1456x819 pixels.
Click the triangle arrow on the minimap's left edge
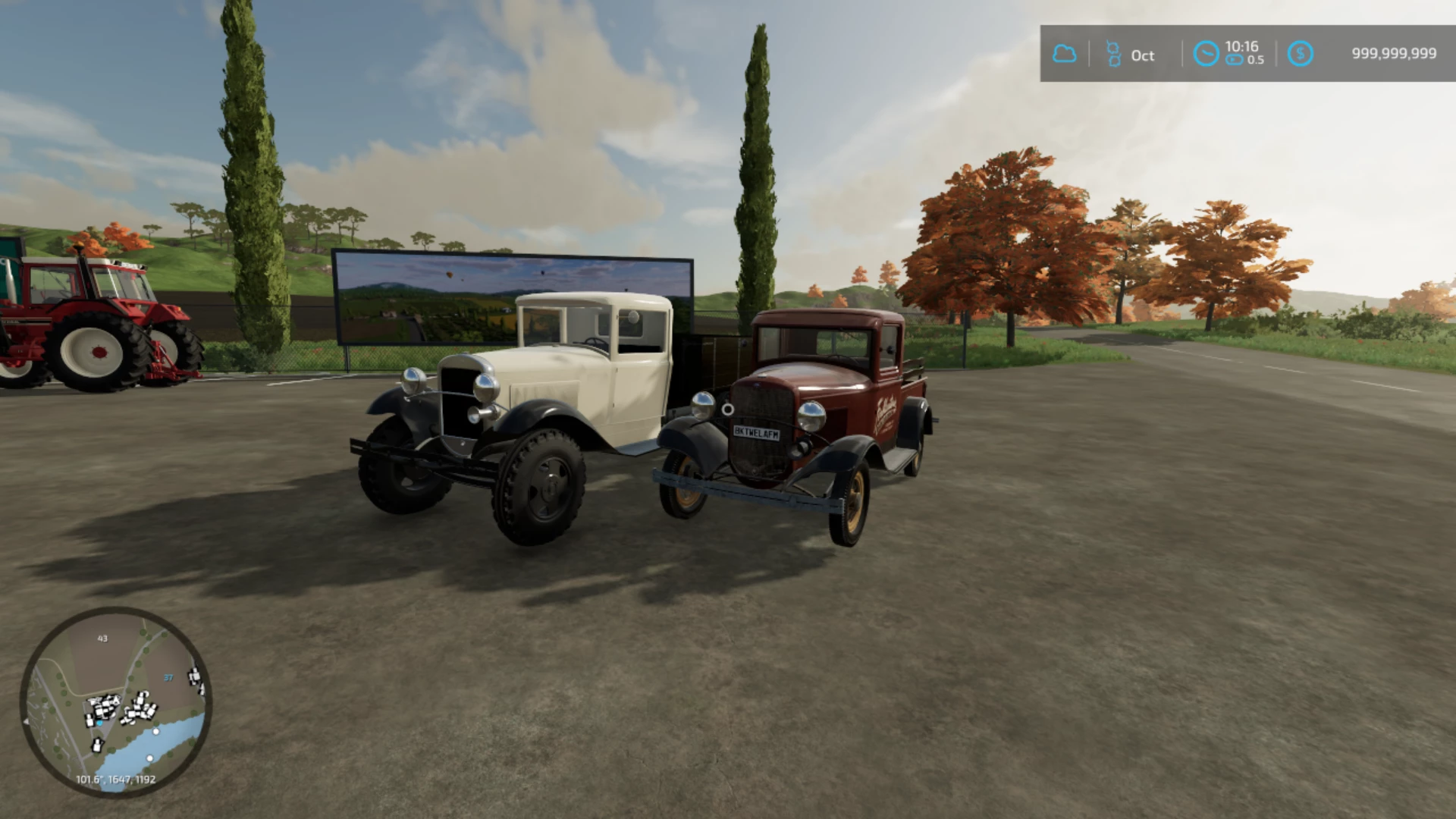[27, 721]
